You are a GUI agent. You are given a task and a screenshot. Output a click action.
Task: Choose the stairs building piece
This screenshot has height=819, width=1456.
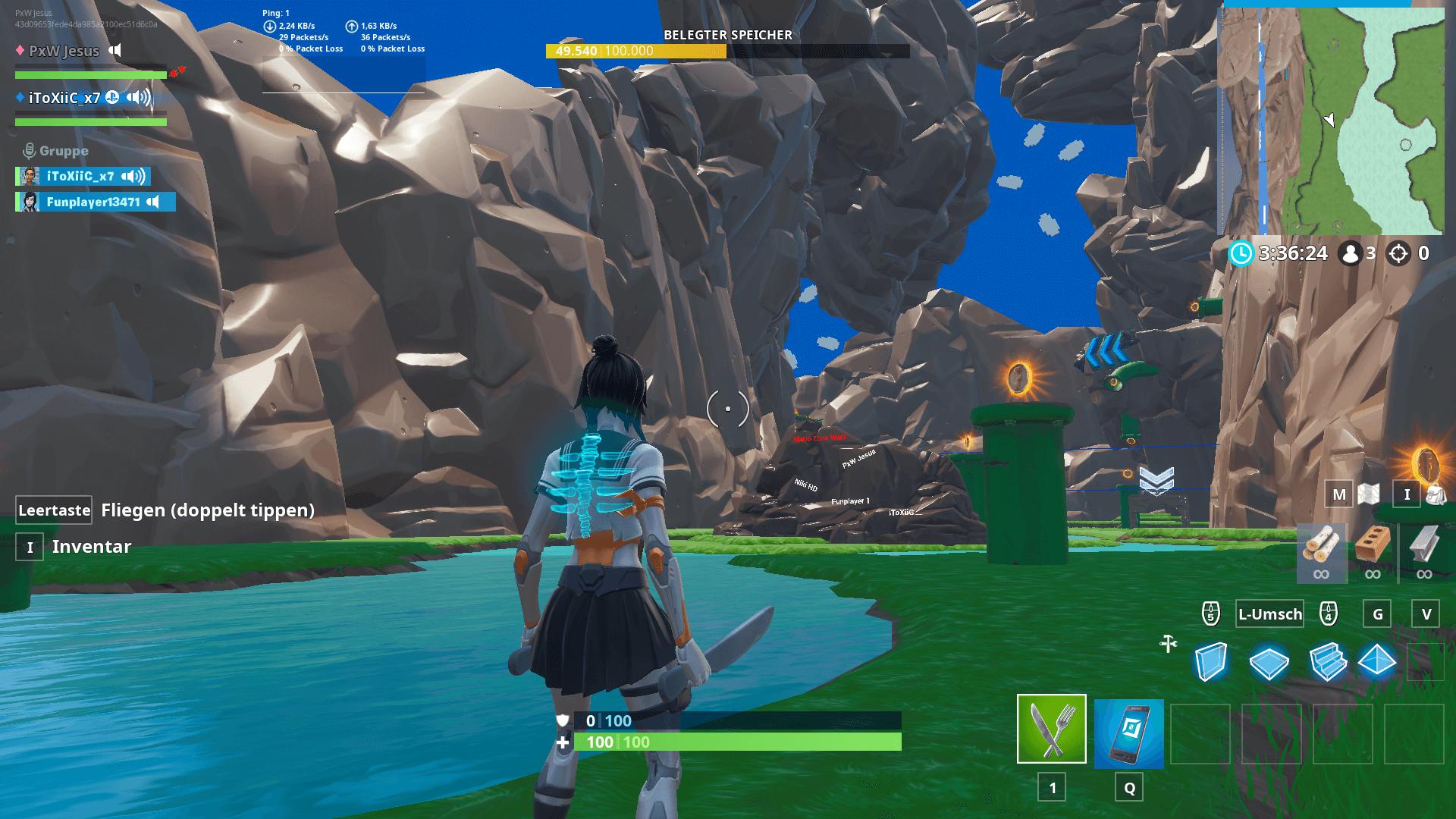1327,662
